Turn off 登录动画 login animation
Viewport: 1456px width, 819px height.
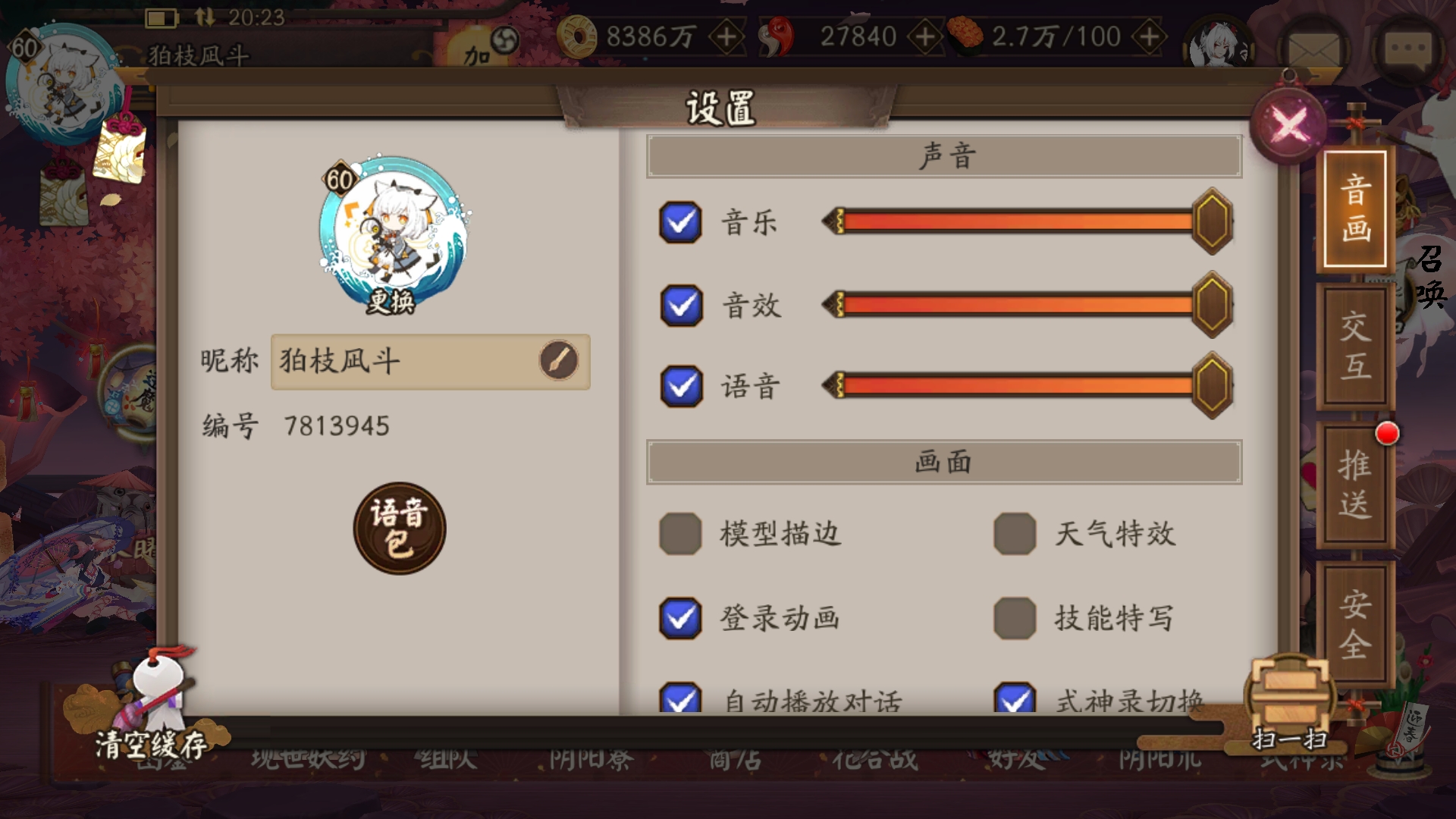(x=680, y=618)
